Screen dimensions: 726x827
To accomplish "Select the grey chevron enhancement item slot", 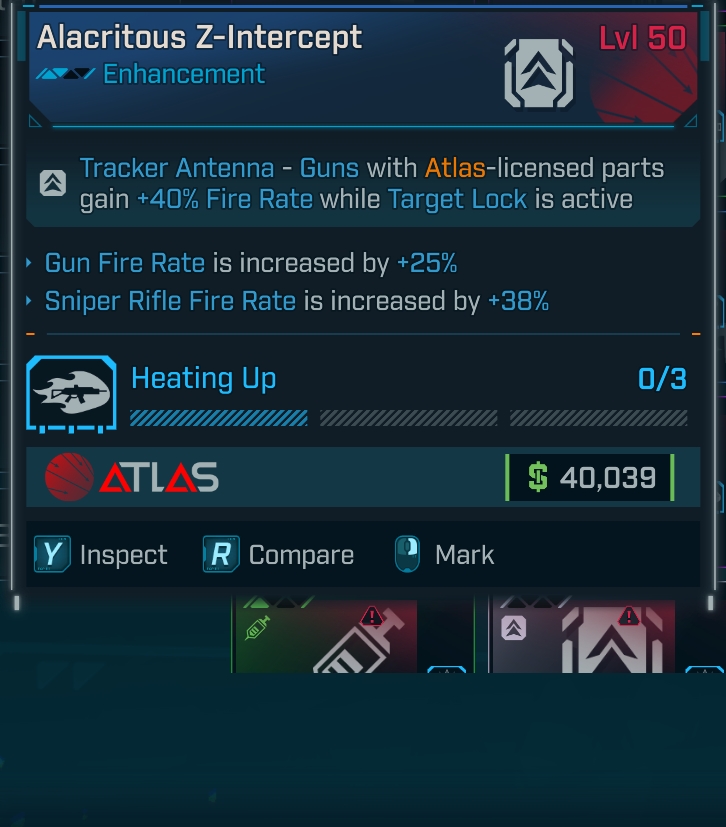I will 583,636.
